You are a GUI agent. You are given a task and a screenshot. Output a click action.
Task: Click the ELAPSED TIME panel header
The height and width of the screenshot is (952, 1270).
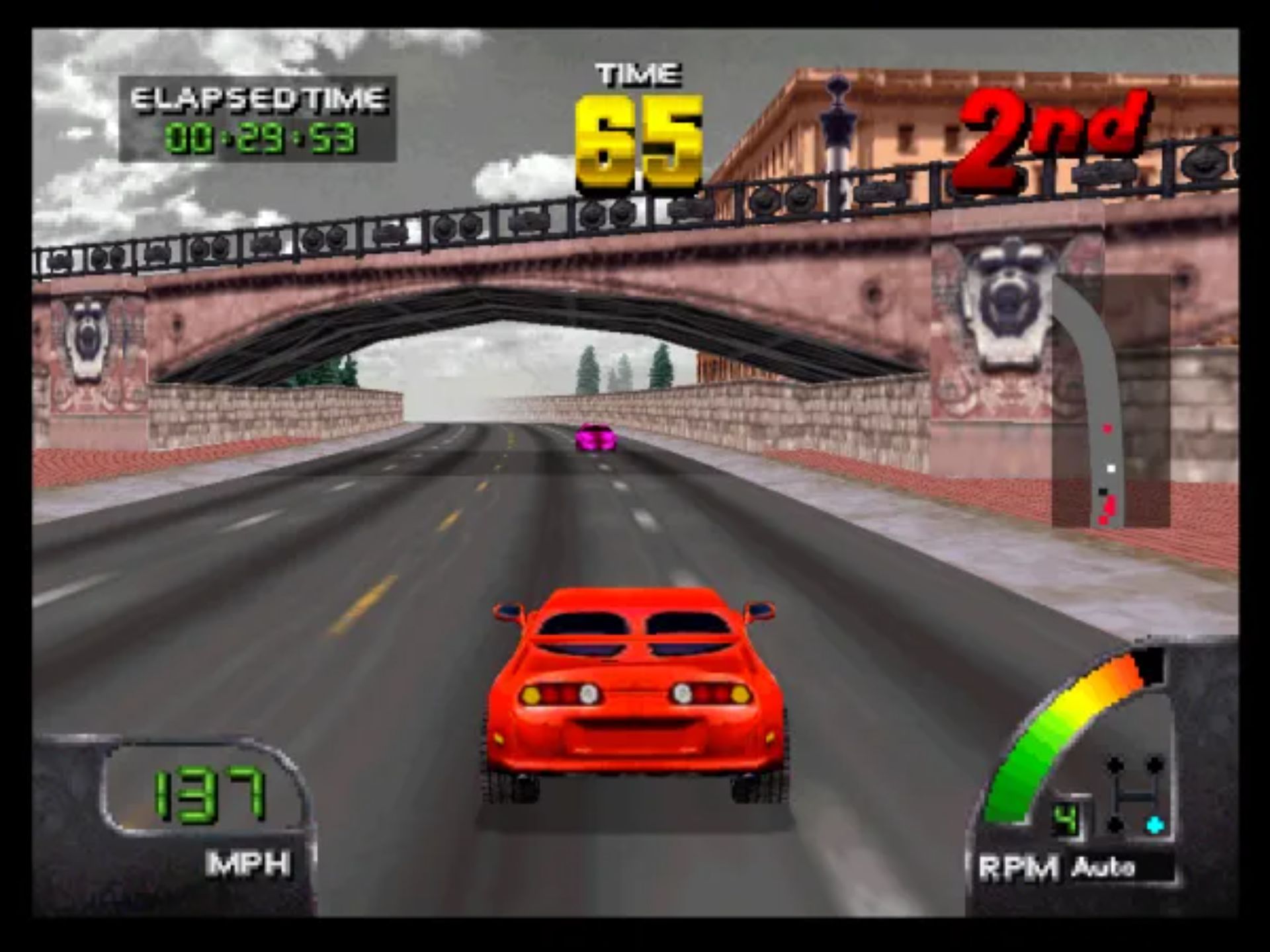[x=257, y=99]
